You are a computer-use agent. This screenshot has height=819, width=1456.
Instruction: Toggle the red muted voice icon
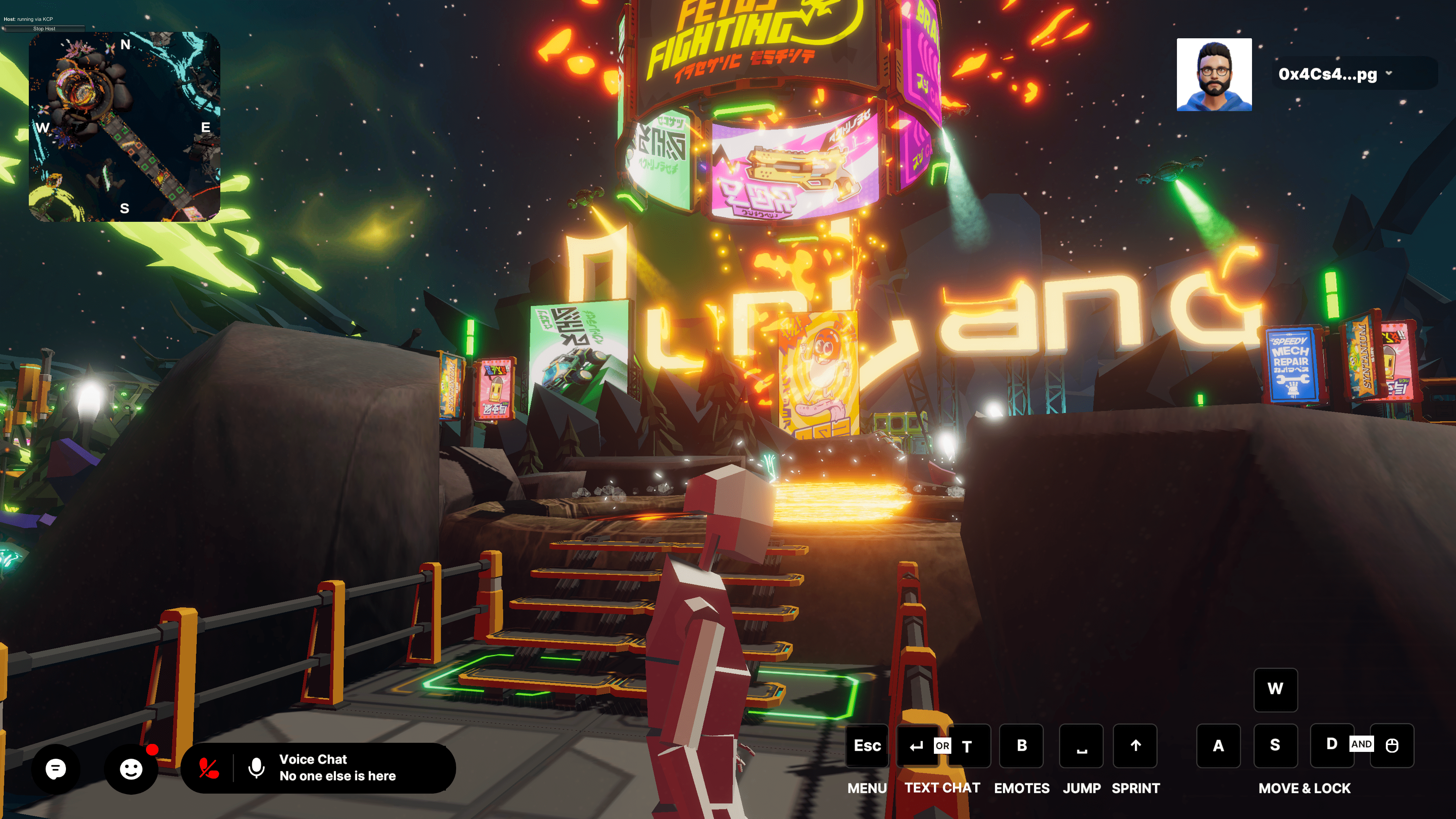(209, 768)
